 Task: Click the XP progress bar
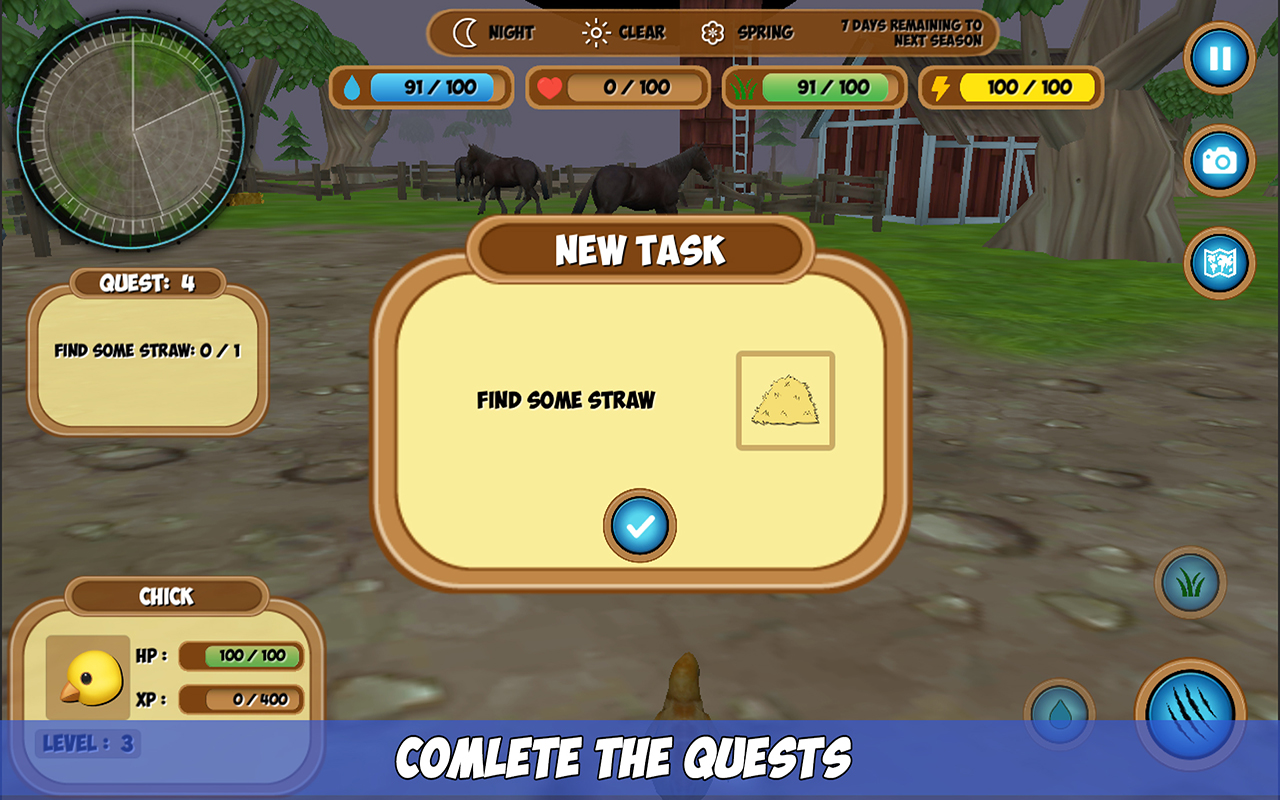coord(241,699)
